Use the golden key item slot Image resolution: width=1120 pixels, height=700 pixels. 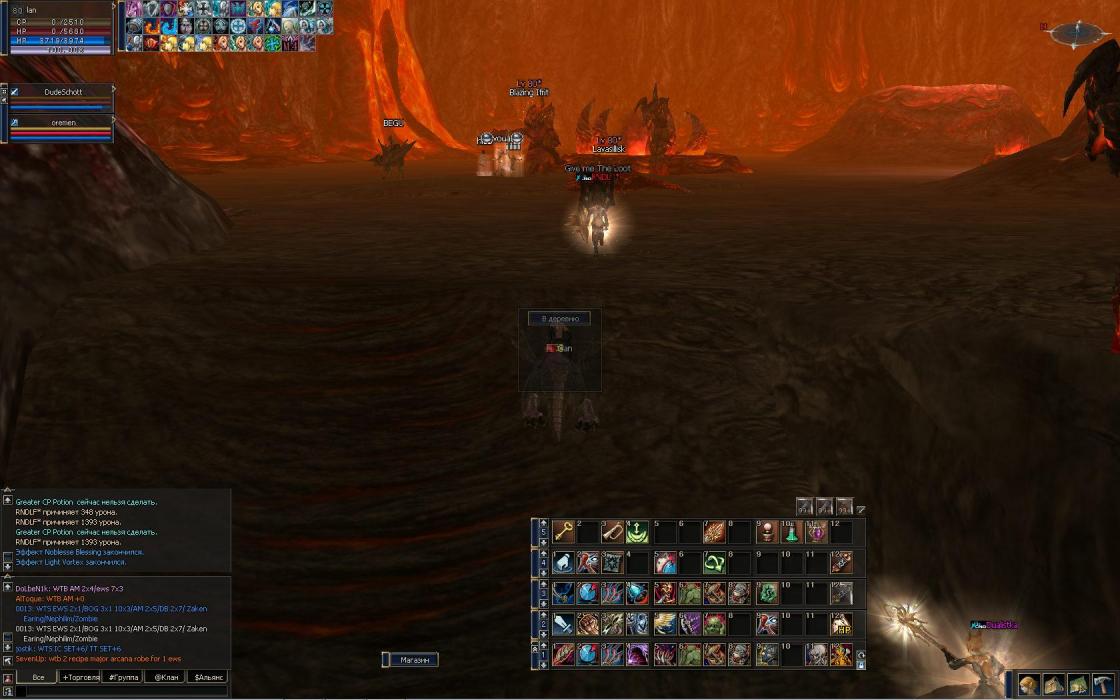click(x=563, y=531)
